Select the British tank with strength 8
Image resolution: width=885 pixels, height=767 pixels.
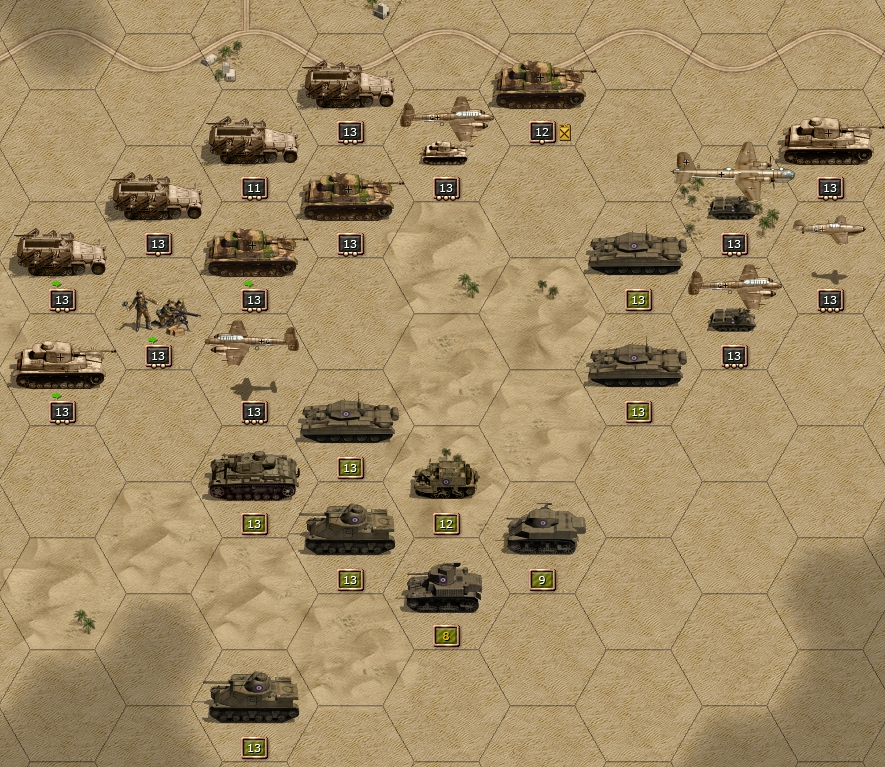click(444, 588)
